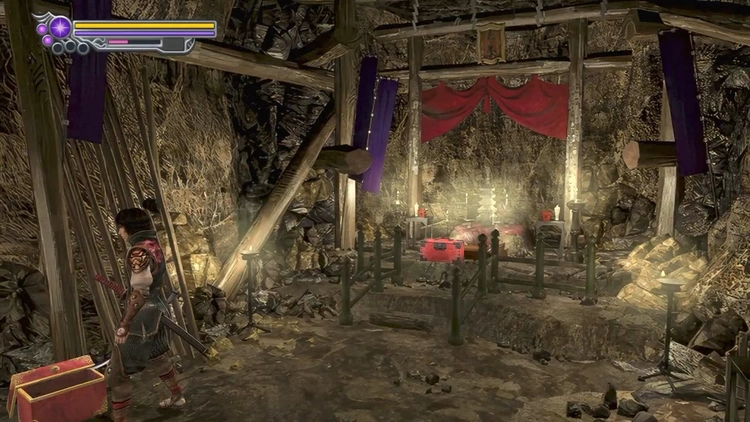This screenshot has height=422, width=750.
Task: Select the large purple star orb icon
Action: tap(61, 27)
